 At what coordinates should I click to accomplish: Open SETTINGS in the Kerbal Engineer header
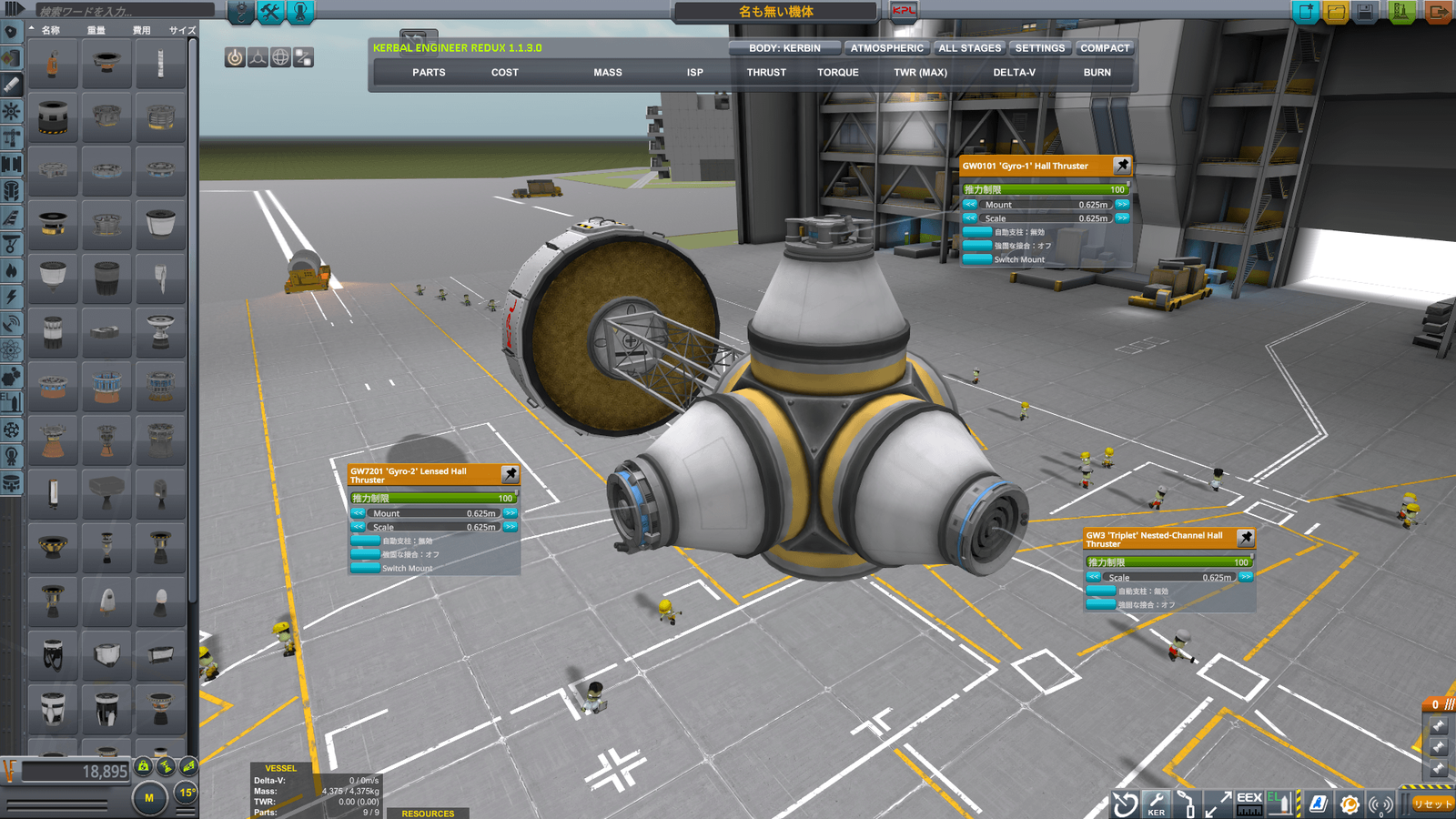[1040, 47]
